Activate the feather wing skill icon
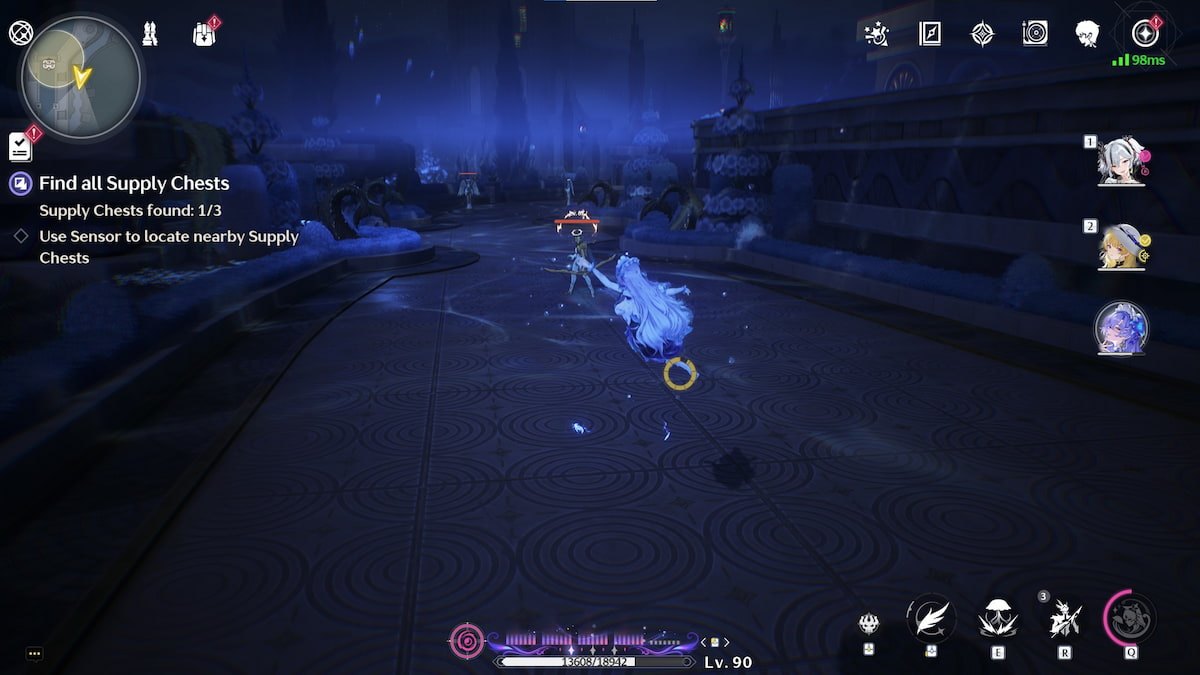Screen dimensions: 1200x675 (931, 617)
